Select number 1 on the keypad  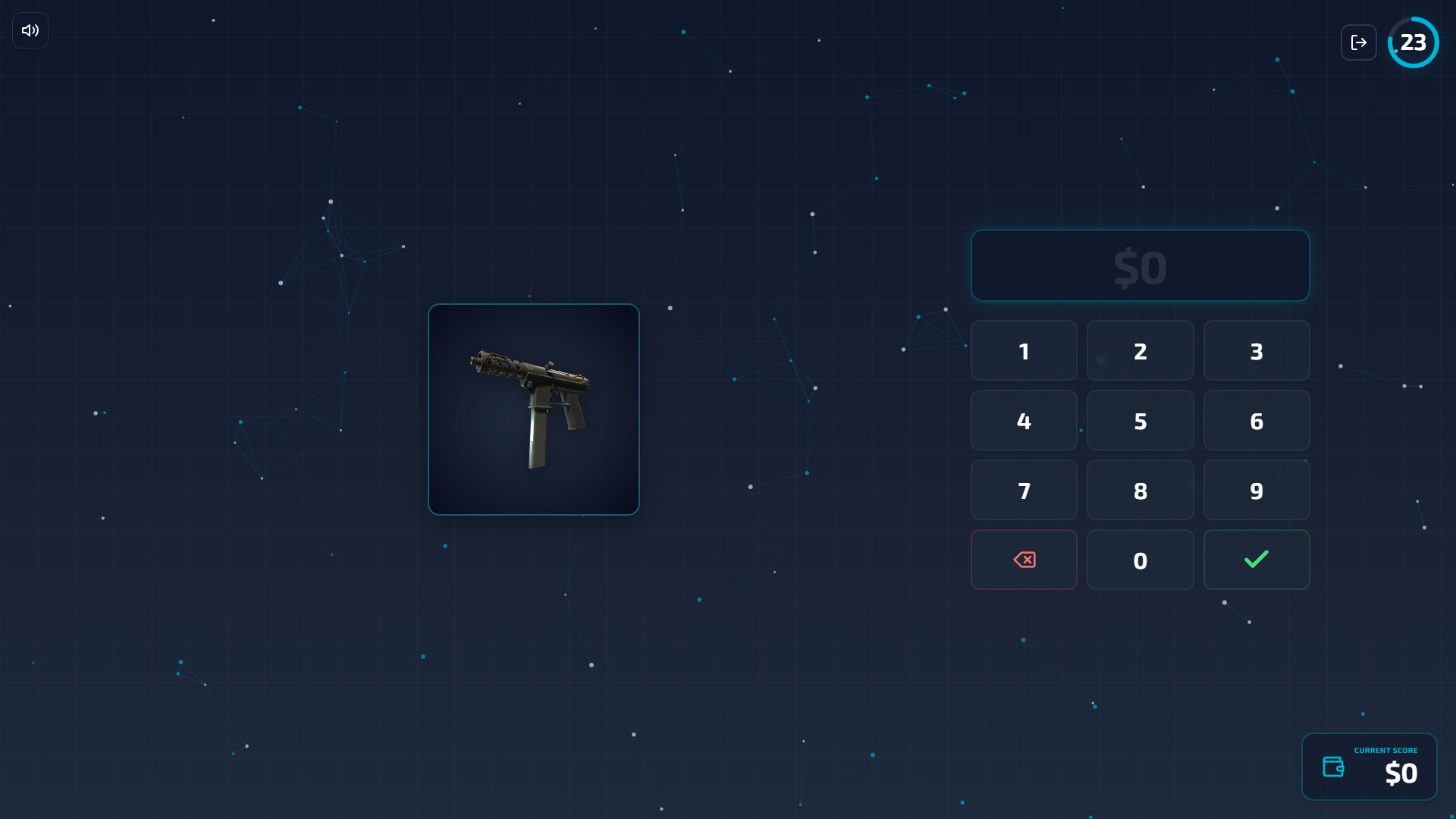(1024, 350)
